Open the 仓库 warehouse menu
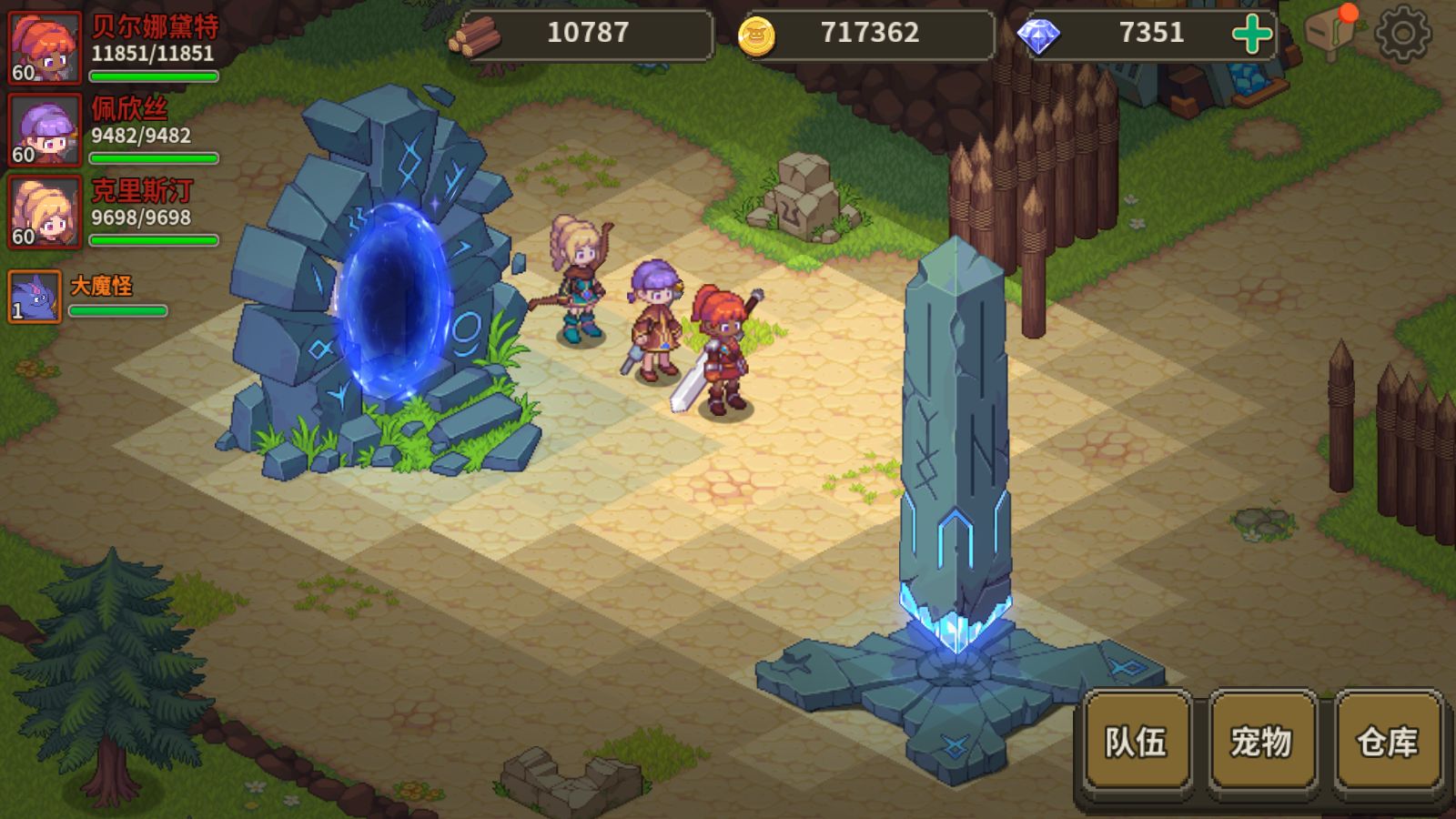 1388,741
